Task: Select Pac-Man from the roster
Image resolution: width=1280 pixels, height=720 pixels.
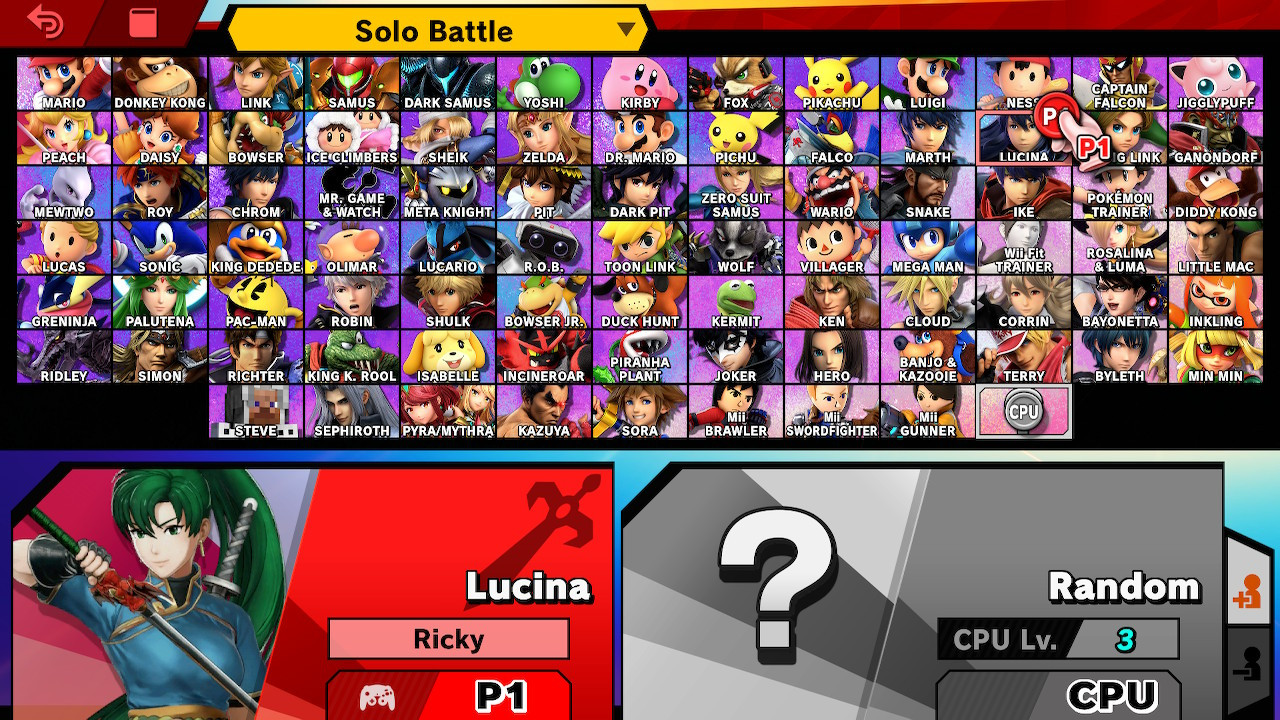Action: [x=255, y=300]
